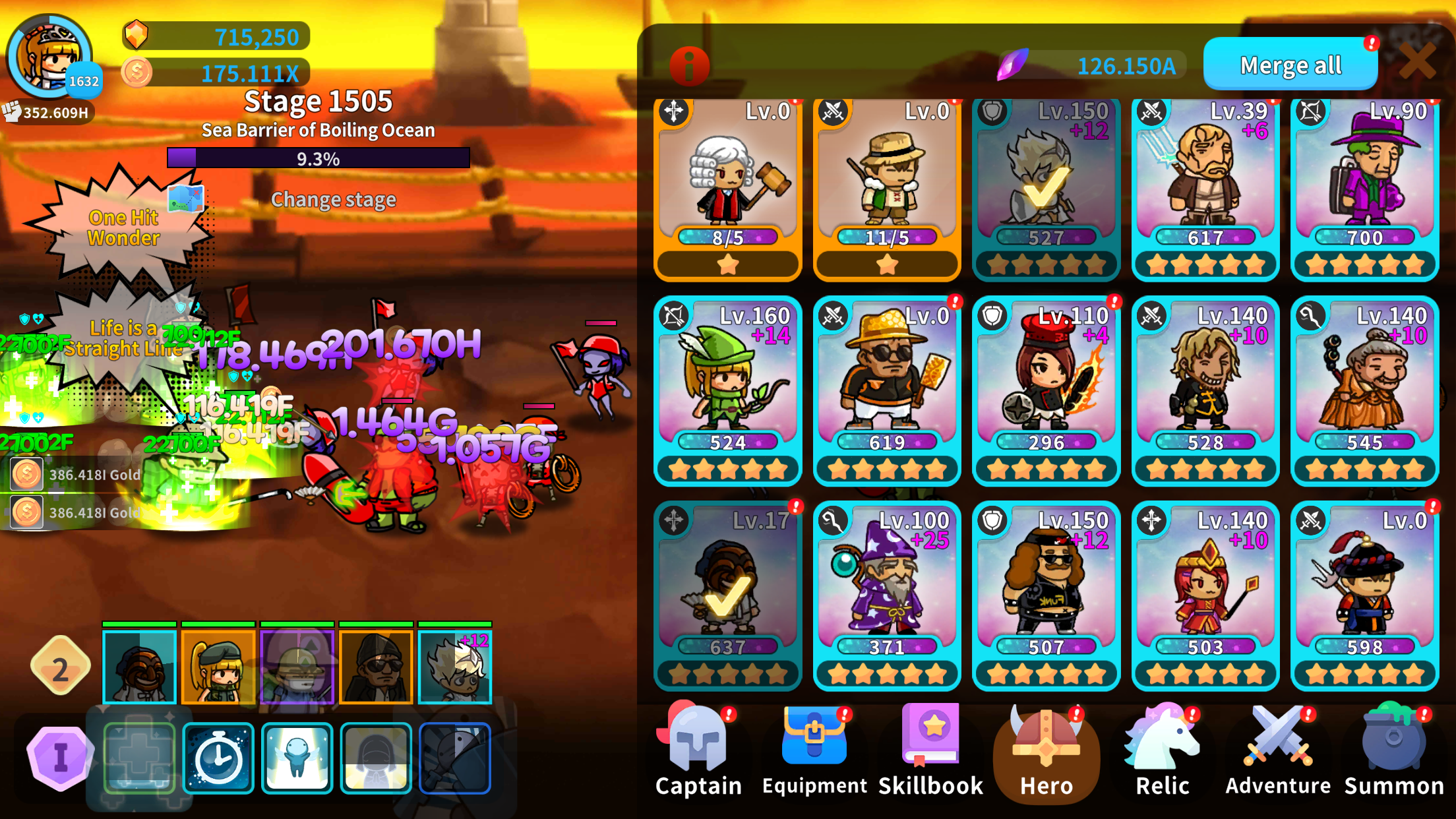Activate the hourglass time skill
The height and width of the screenshot is (819, 1456).
click(218, 757)
